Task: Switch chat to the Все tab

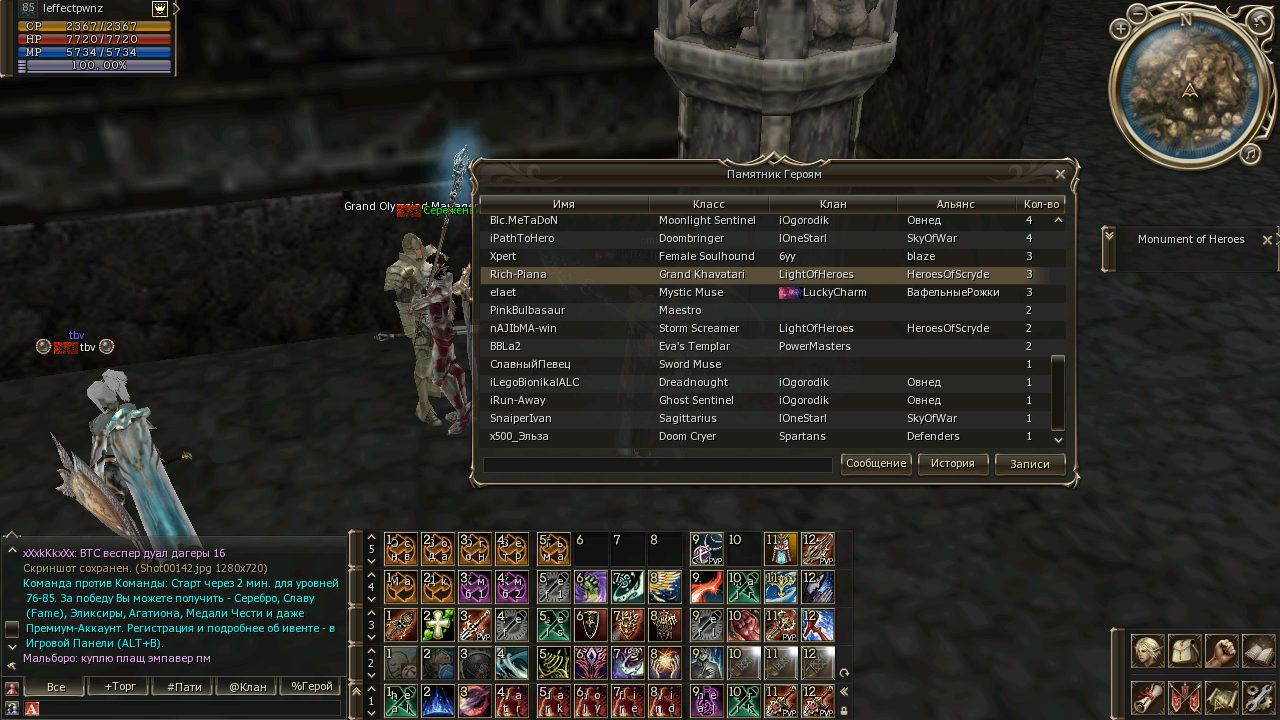Action: coord(56,687)
